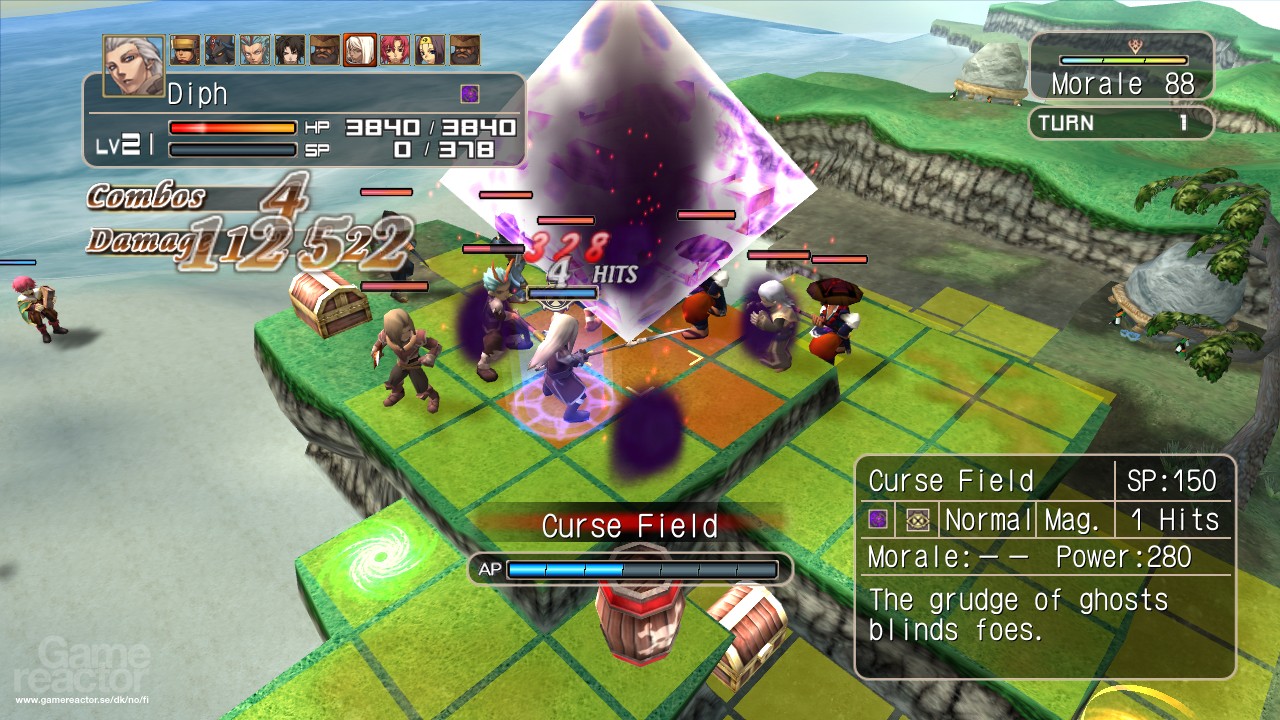Toggle the 1 Hits counter field
Image resolution: width=1280 pixels, height=720 pixels.
click(x=1172, y=519)
